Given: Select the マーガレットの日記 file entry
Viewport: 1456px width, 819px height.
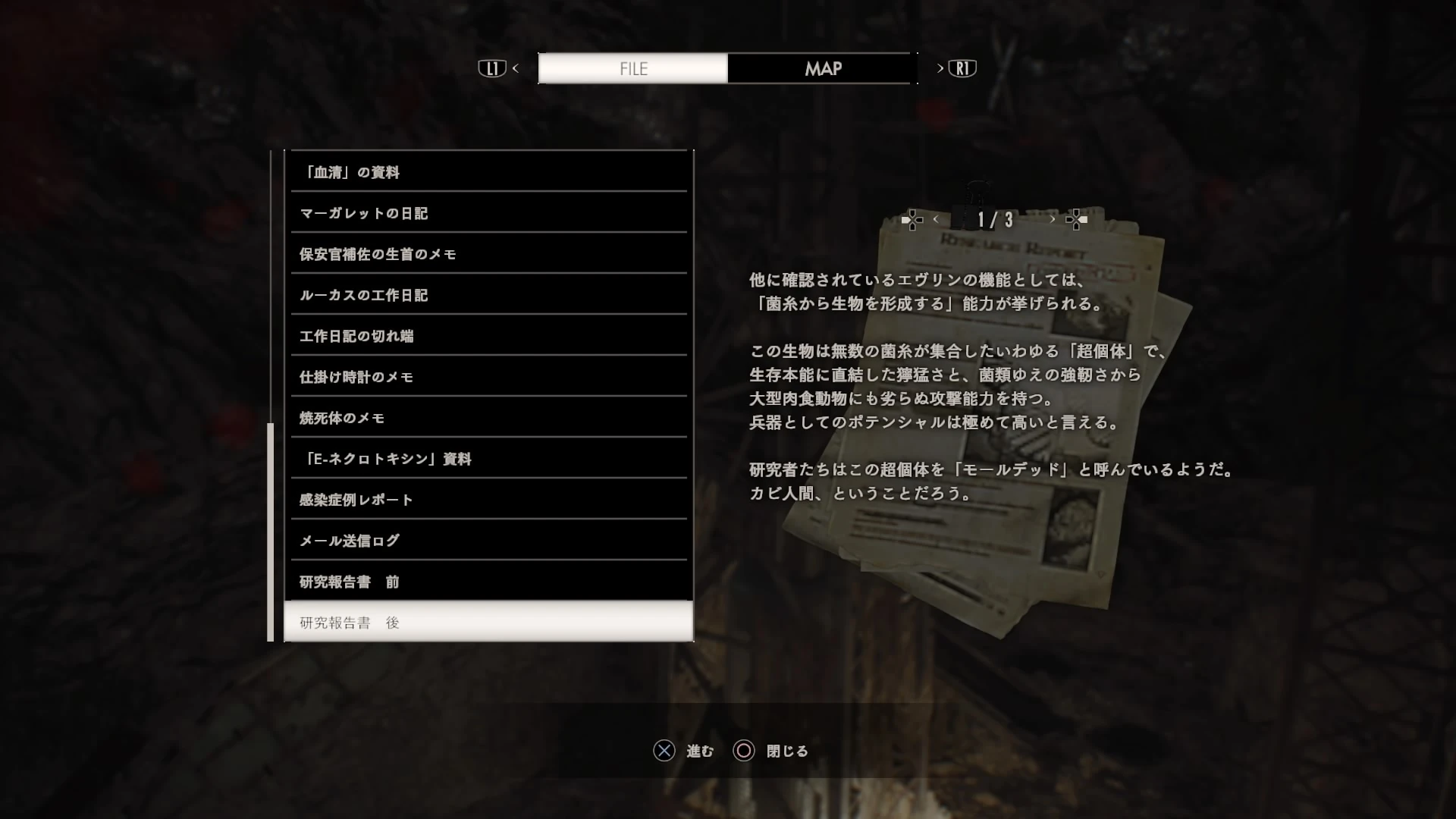Looking at the screenshot, I should coord(488,213).
